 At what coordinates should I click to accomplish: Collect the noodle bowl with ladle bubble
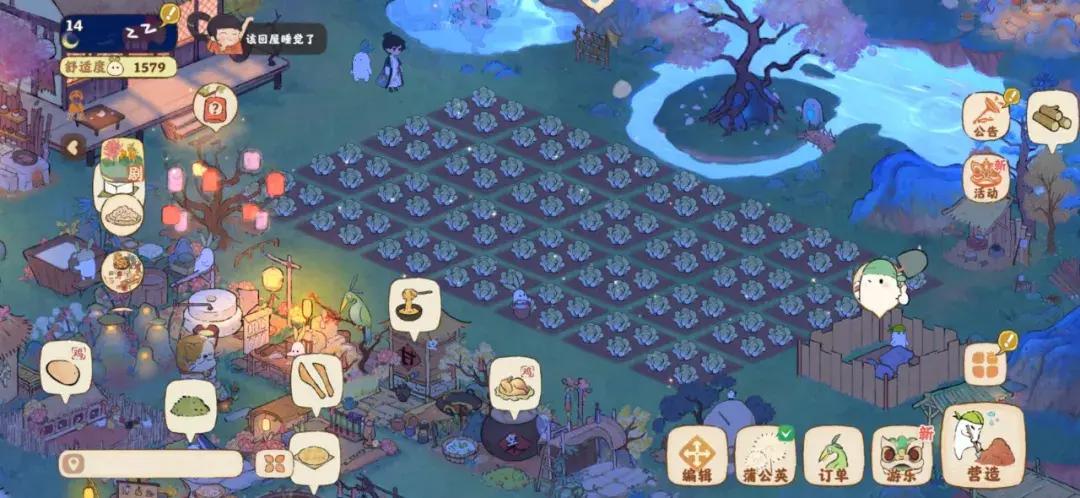(x=415, y=301)
